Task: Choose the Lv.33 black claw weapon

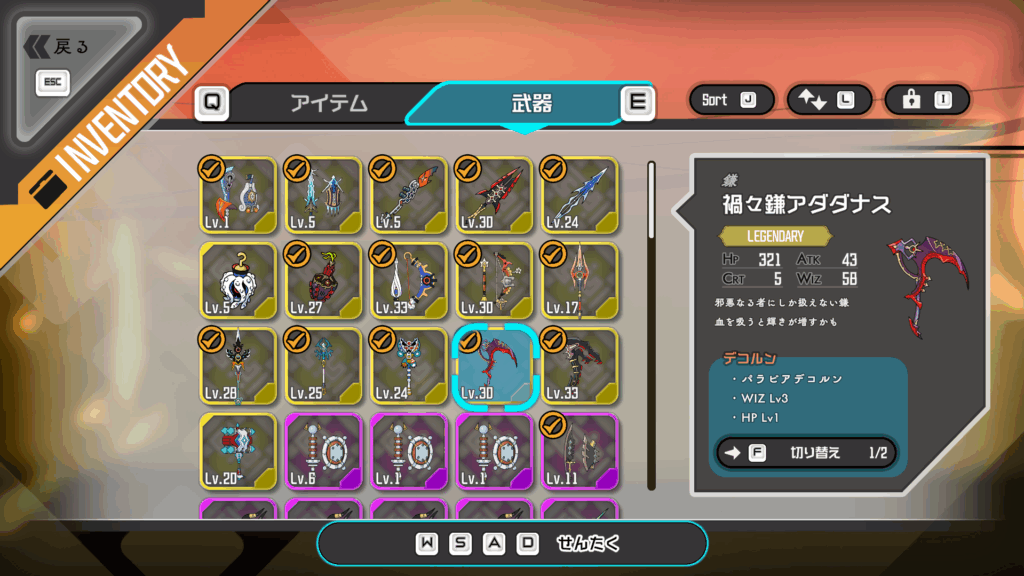Action: coord(579,365)
